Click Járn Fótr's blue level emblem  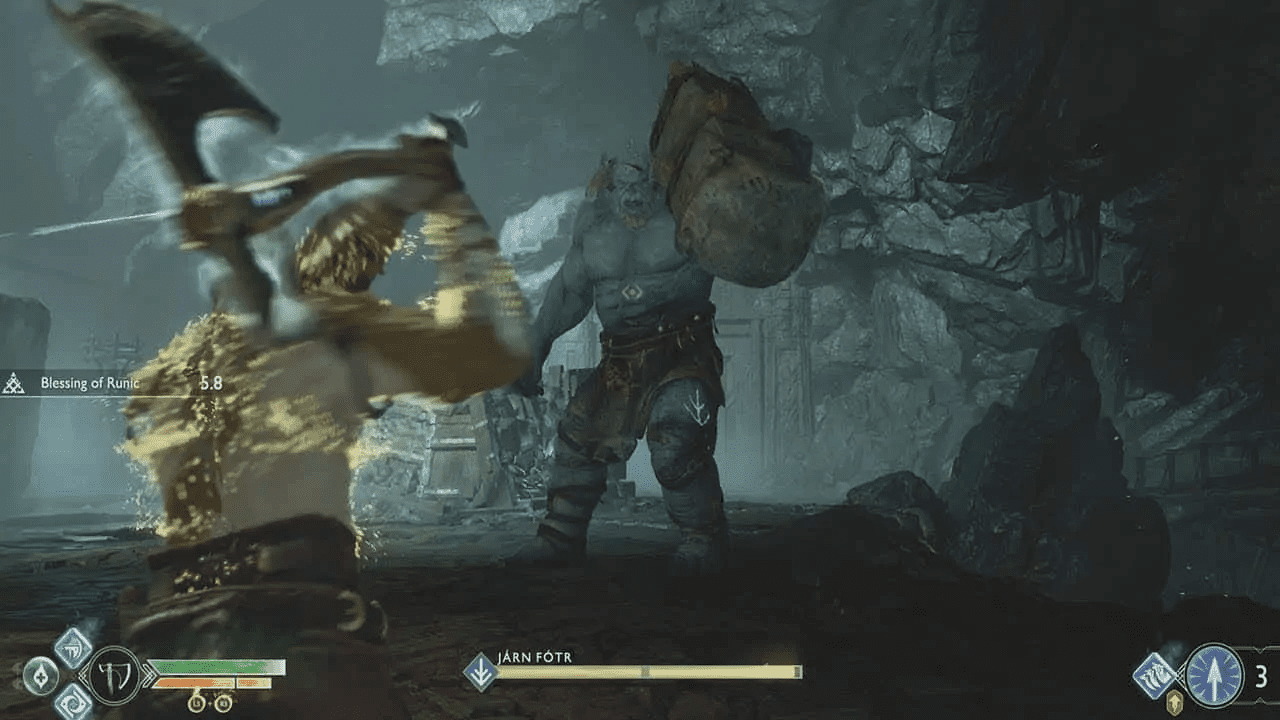480,670
